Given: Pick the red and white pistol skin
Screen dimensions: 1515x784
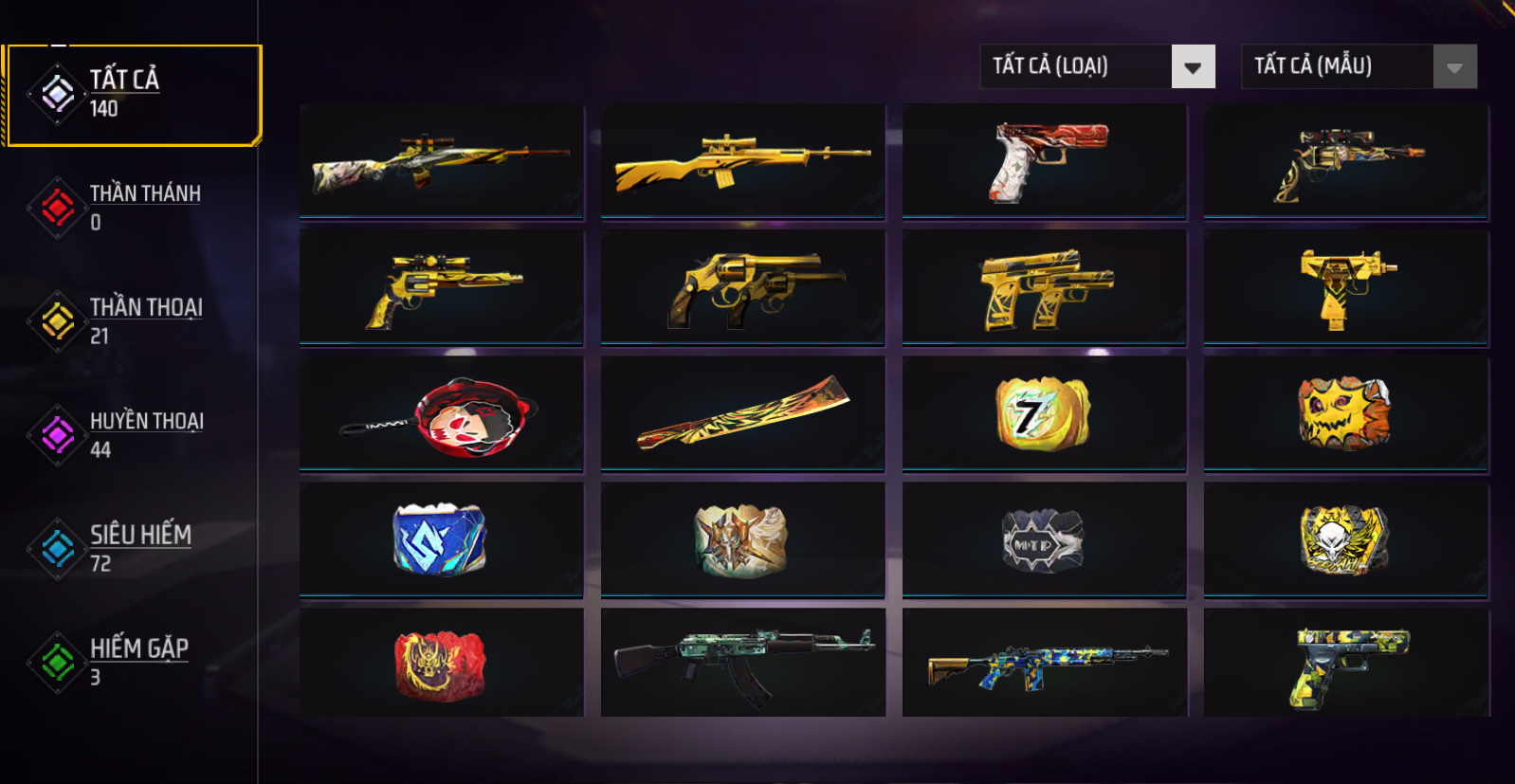Looking at the screenshot, I should pyautogui.click(x=1044, y=161).
